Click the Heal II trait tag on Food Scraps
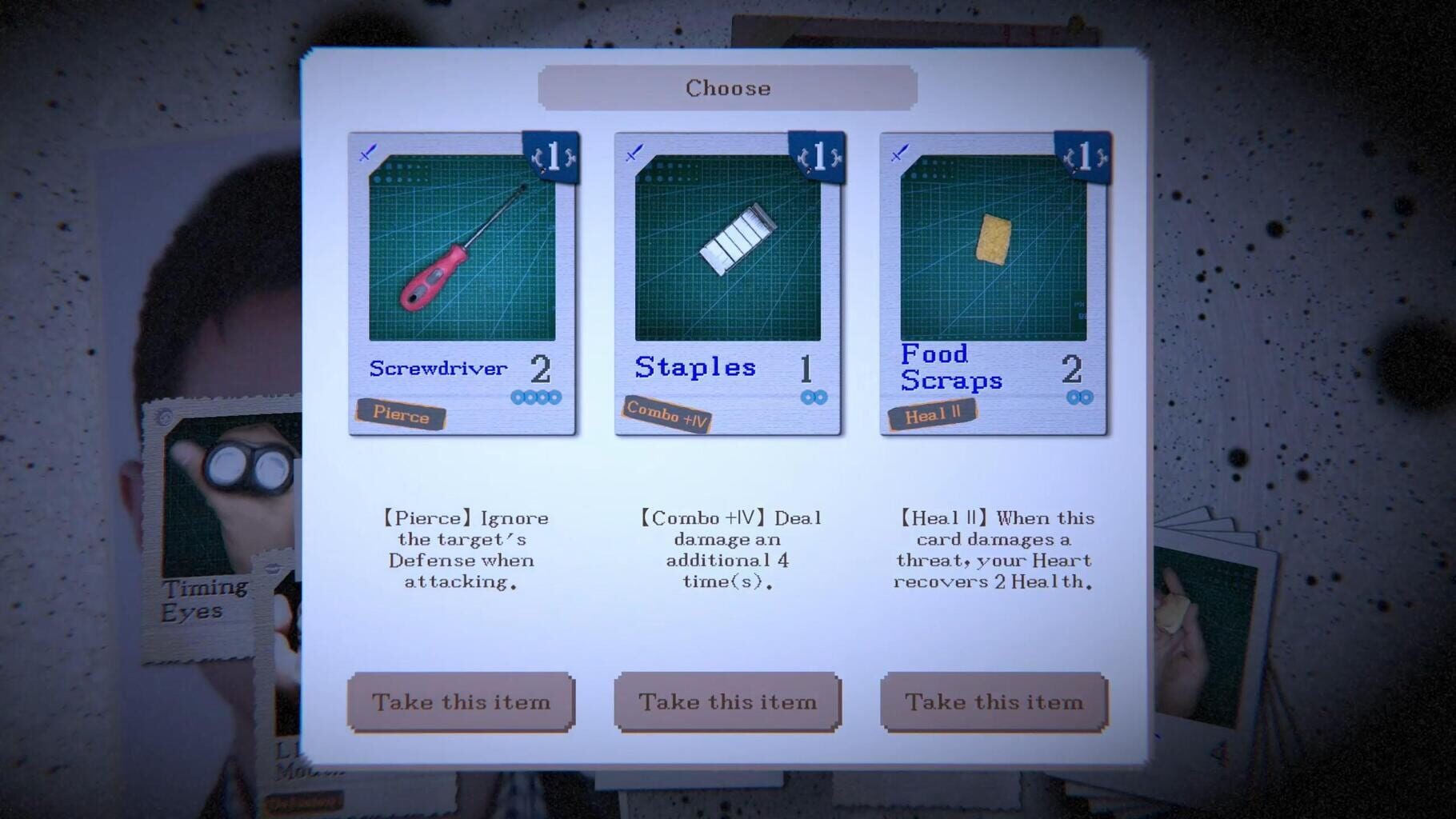The width and height of the screenshot is (1456, 819). click(x=933, y=413)
